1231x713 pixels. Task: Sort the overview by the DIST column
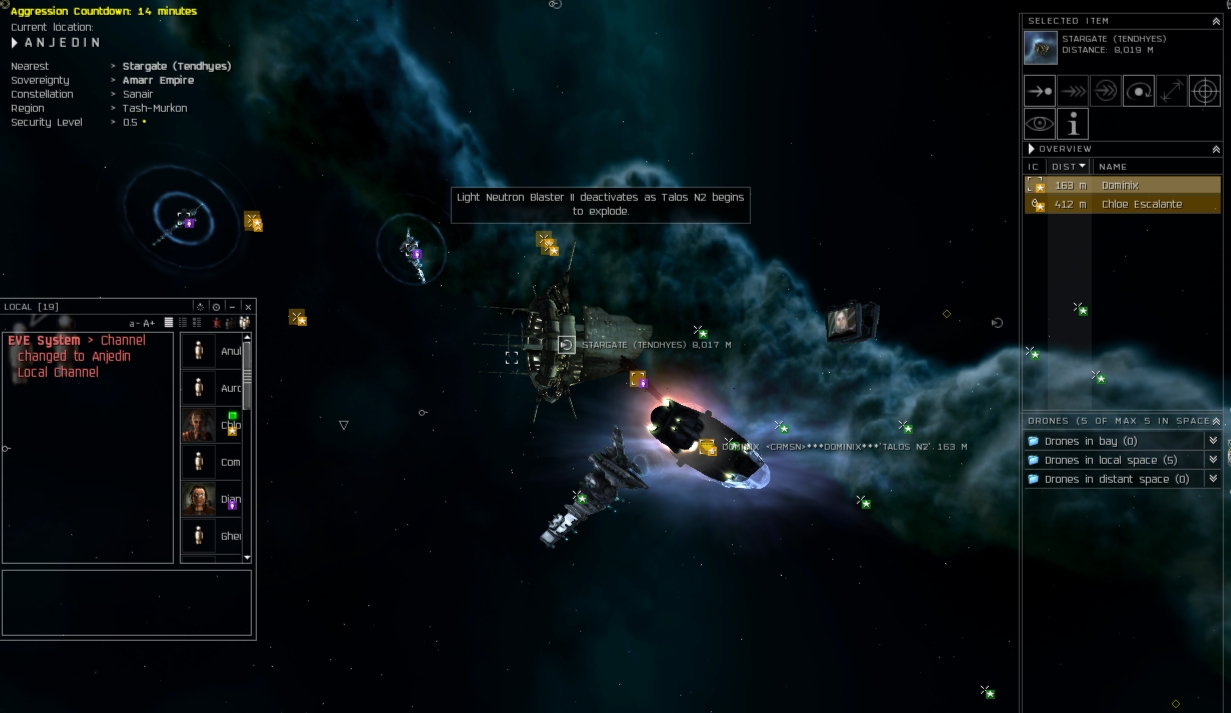coord(1068,167)
